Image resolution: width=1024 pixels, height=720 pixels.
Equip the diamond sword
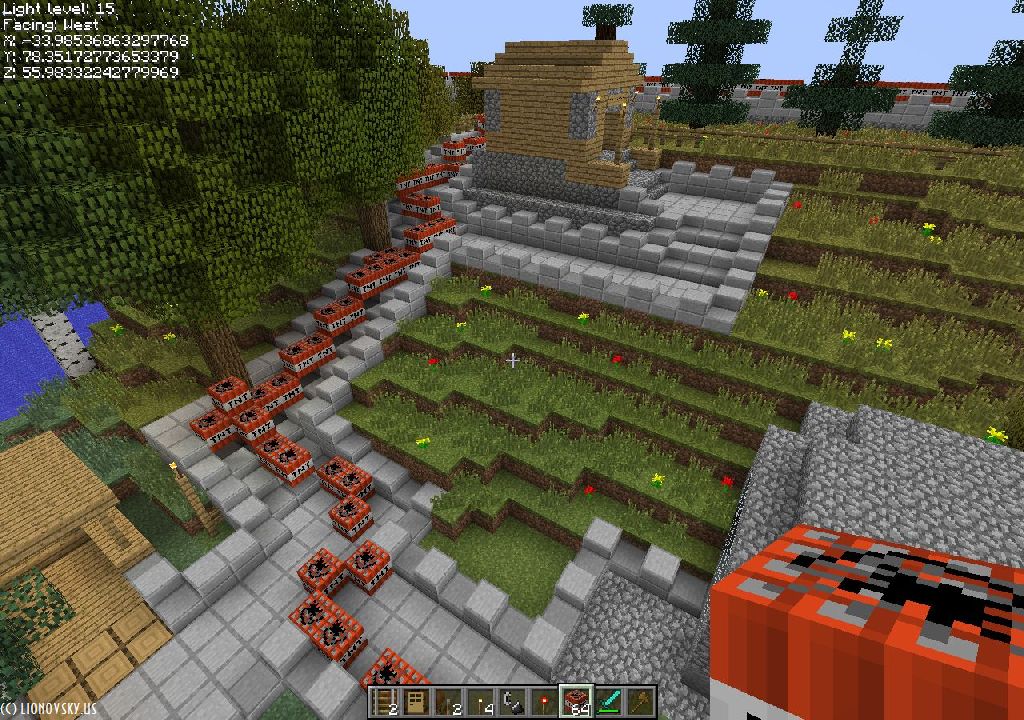(x=607, y=702)
